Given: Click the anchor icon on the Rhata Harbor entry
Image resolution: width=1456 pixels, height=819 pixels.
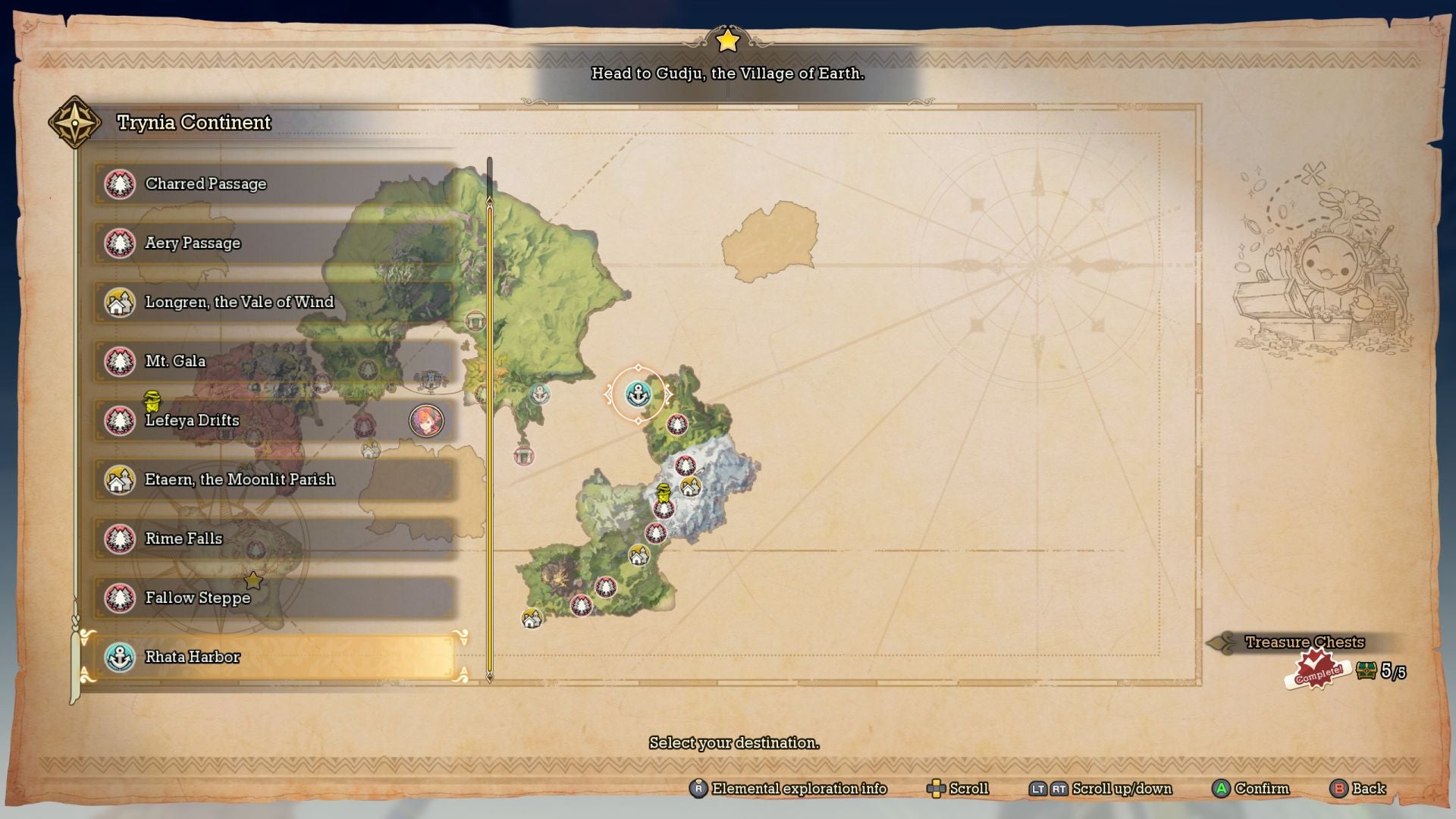Looking at the screenshot, I should click(x=119, y=657).
